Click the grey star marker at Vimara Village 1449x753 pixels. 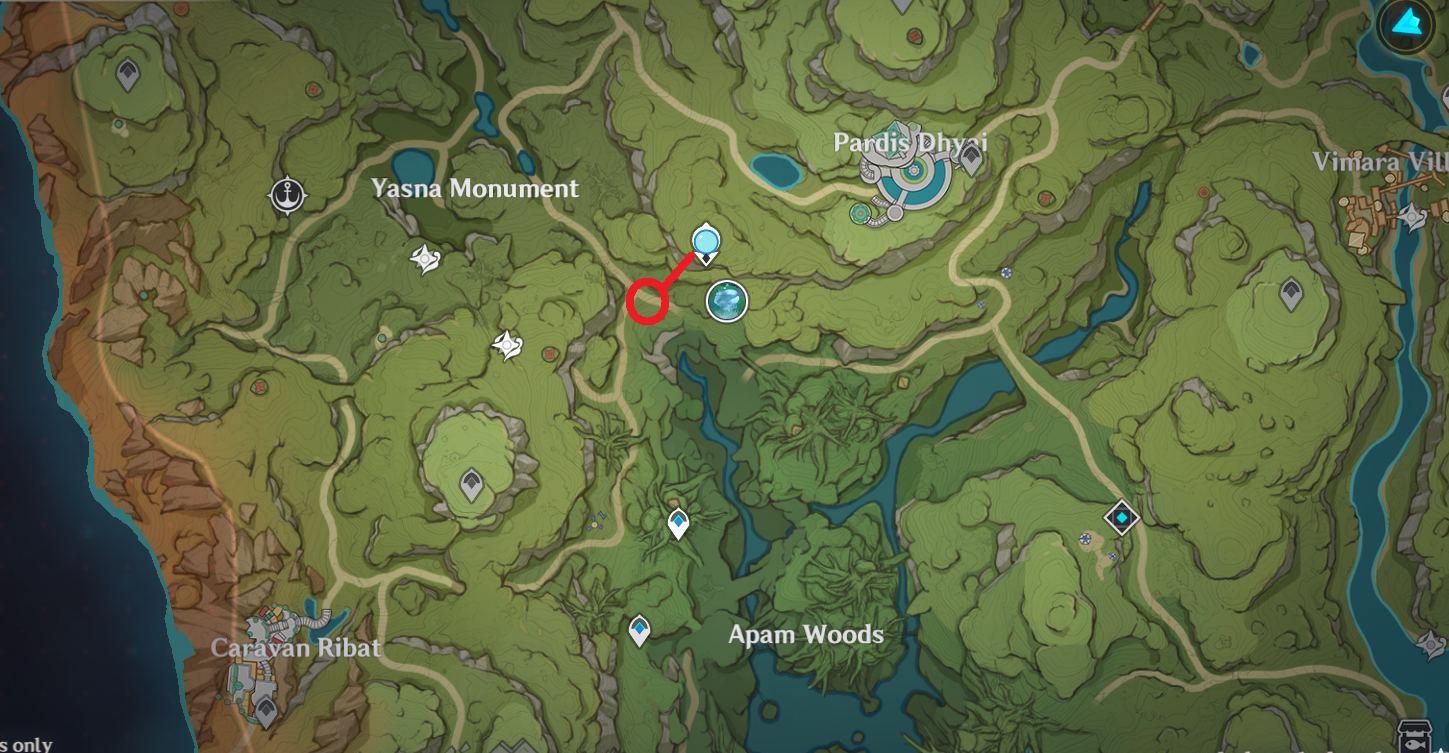click(1411, 216)
